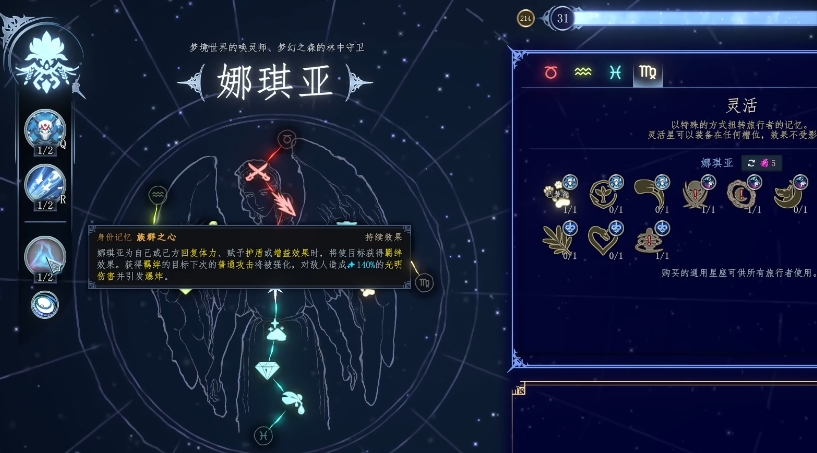817x453 pixels.
Task: Select the Virgo constellation tab
Action: [x=648, y=72]
